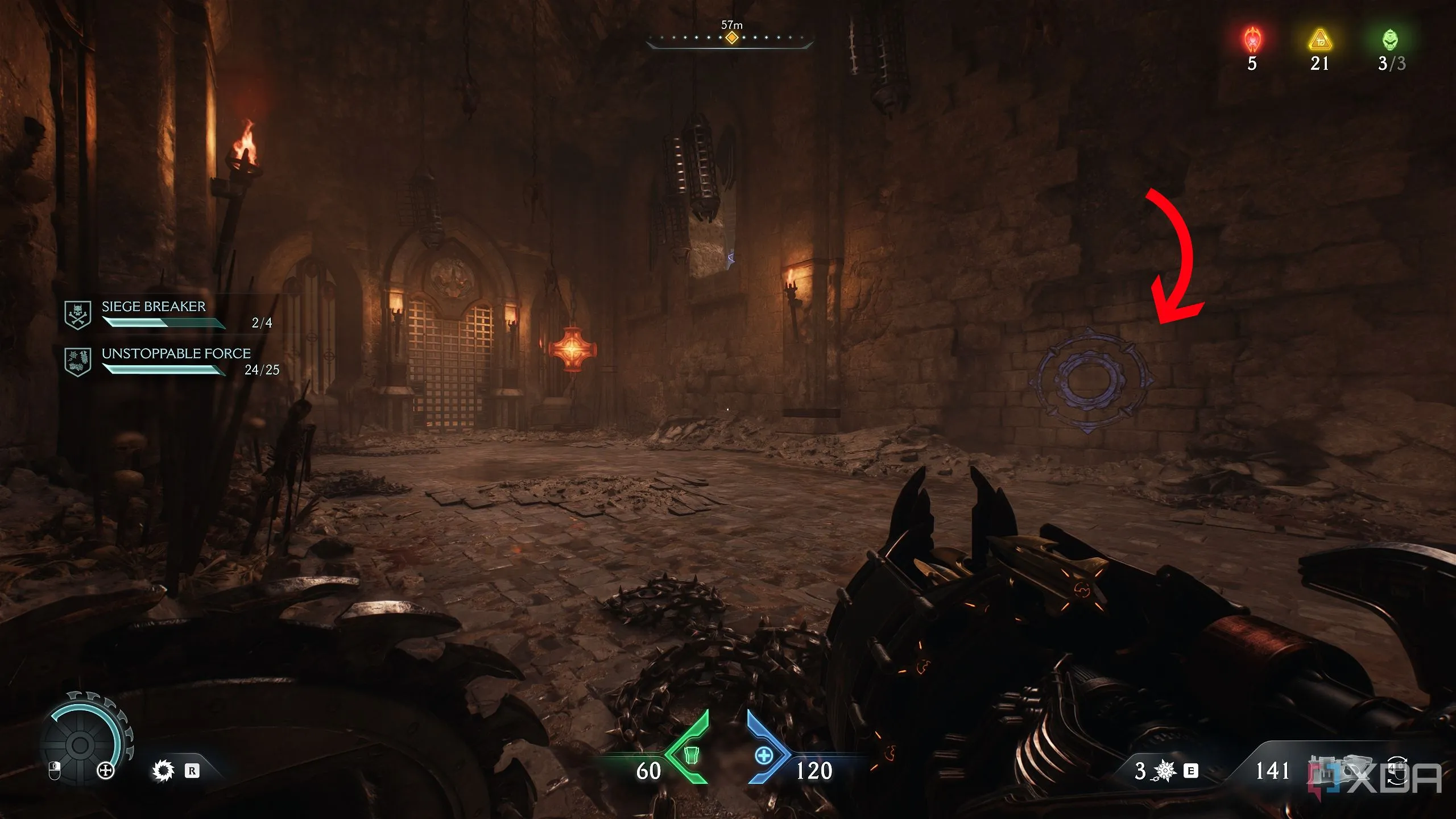The width and height of the screenshot is (1456, 819).
Task: Click the blue health cross icon
Action: [764, 755]
